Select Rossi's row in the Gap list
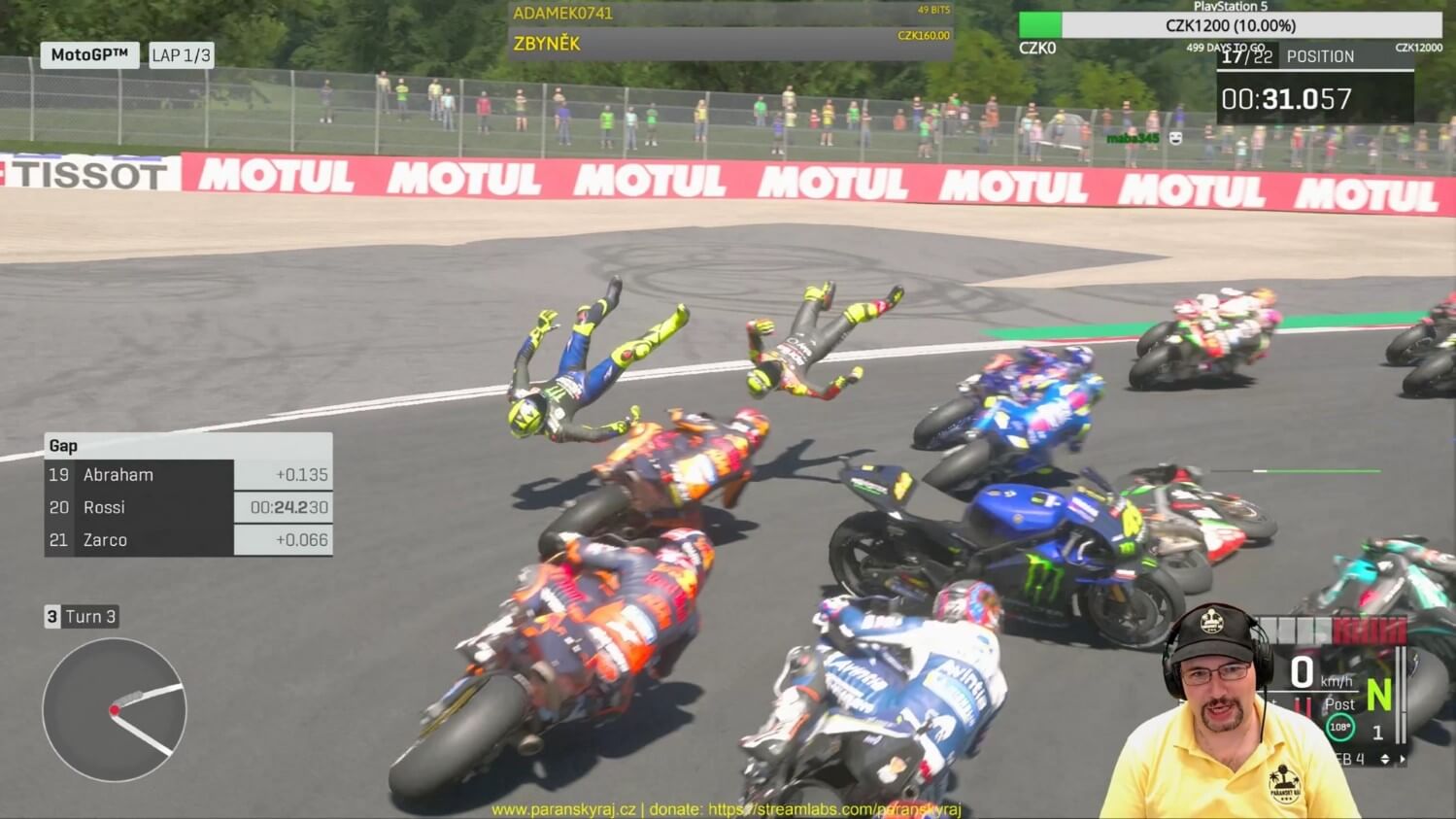 (x=187, y=507)
